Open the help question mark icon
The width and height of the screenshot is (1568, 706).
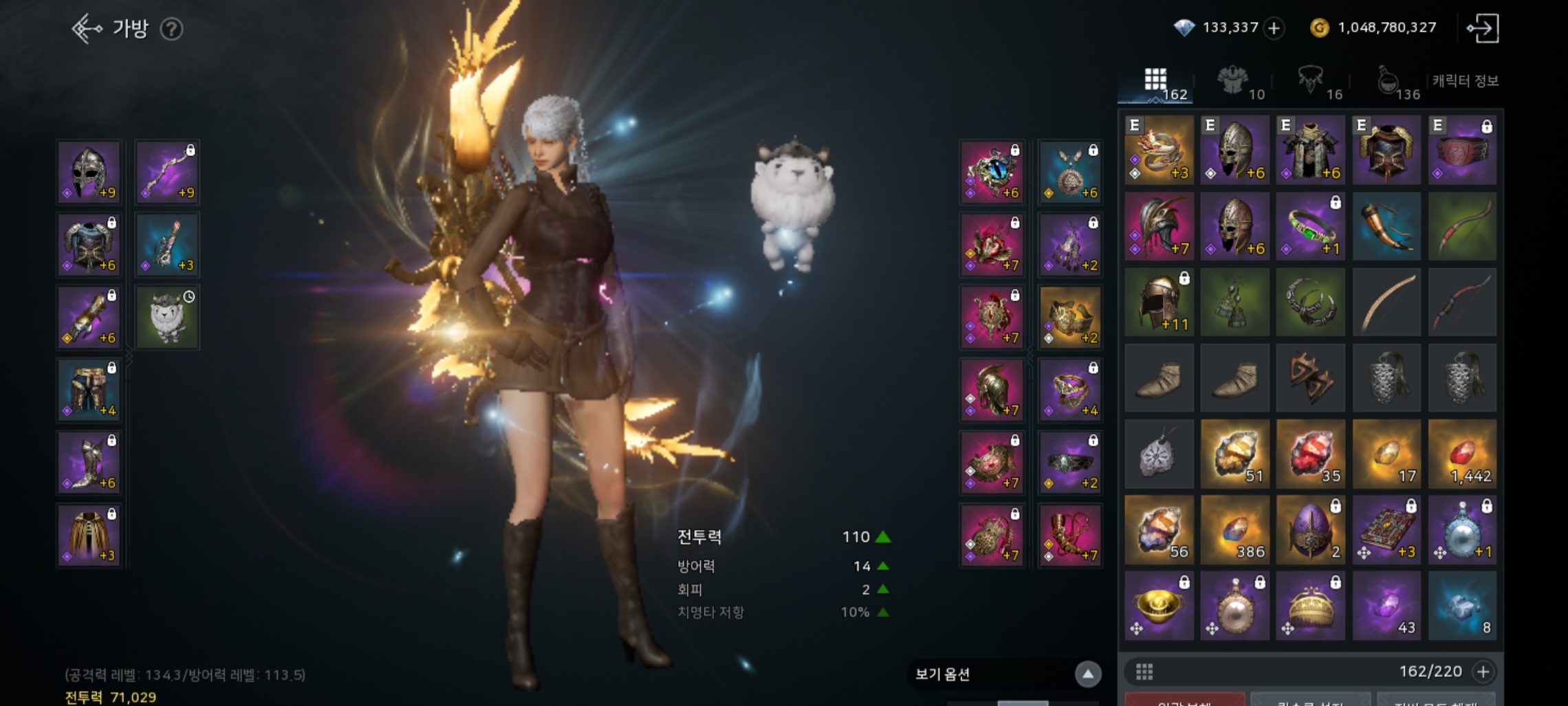point(171,29)
